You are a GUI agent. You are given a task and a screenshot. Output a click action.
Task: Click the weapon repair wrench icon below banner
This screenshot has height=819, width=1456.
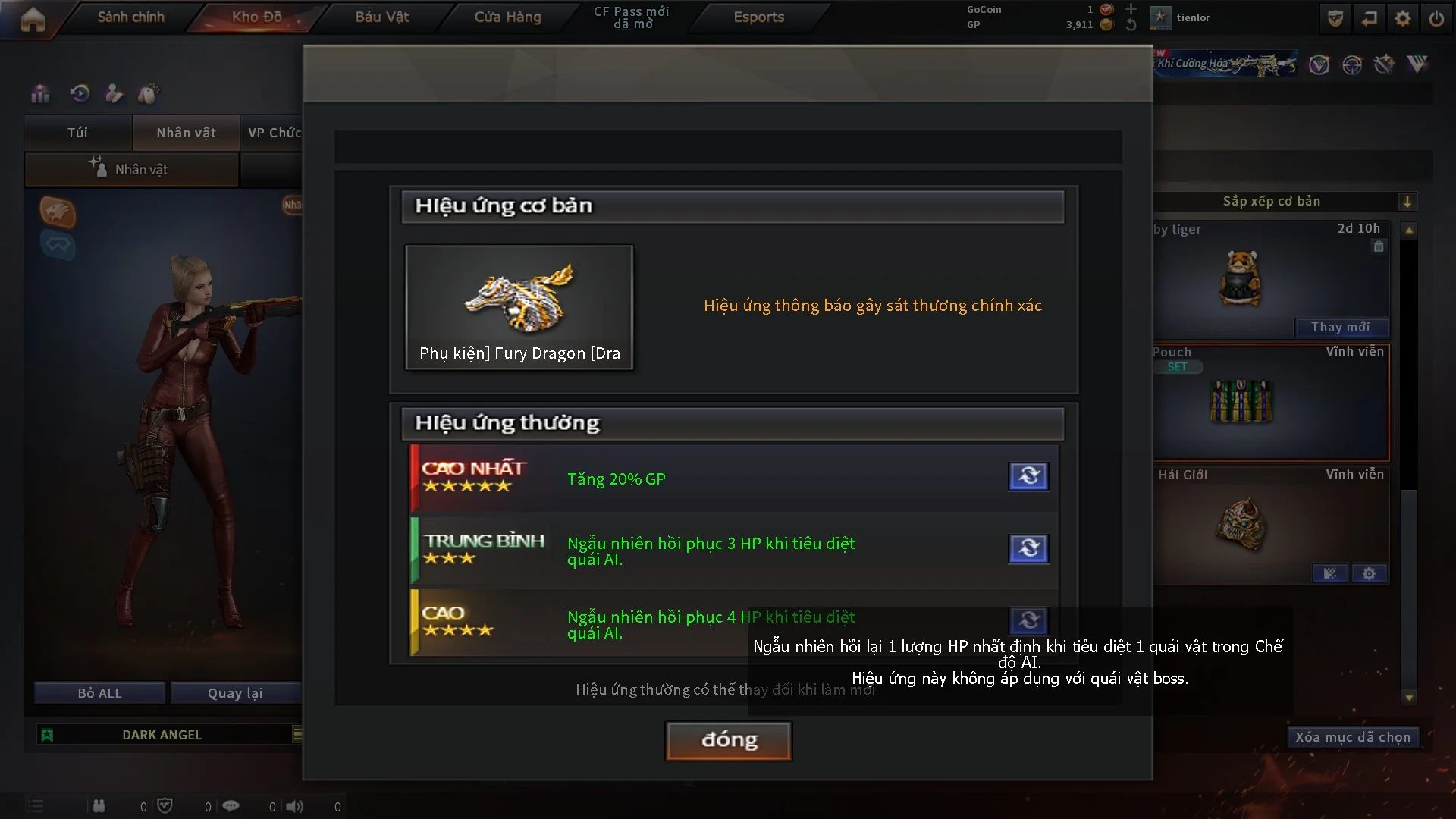tap(1385, 65)
